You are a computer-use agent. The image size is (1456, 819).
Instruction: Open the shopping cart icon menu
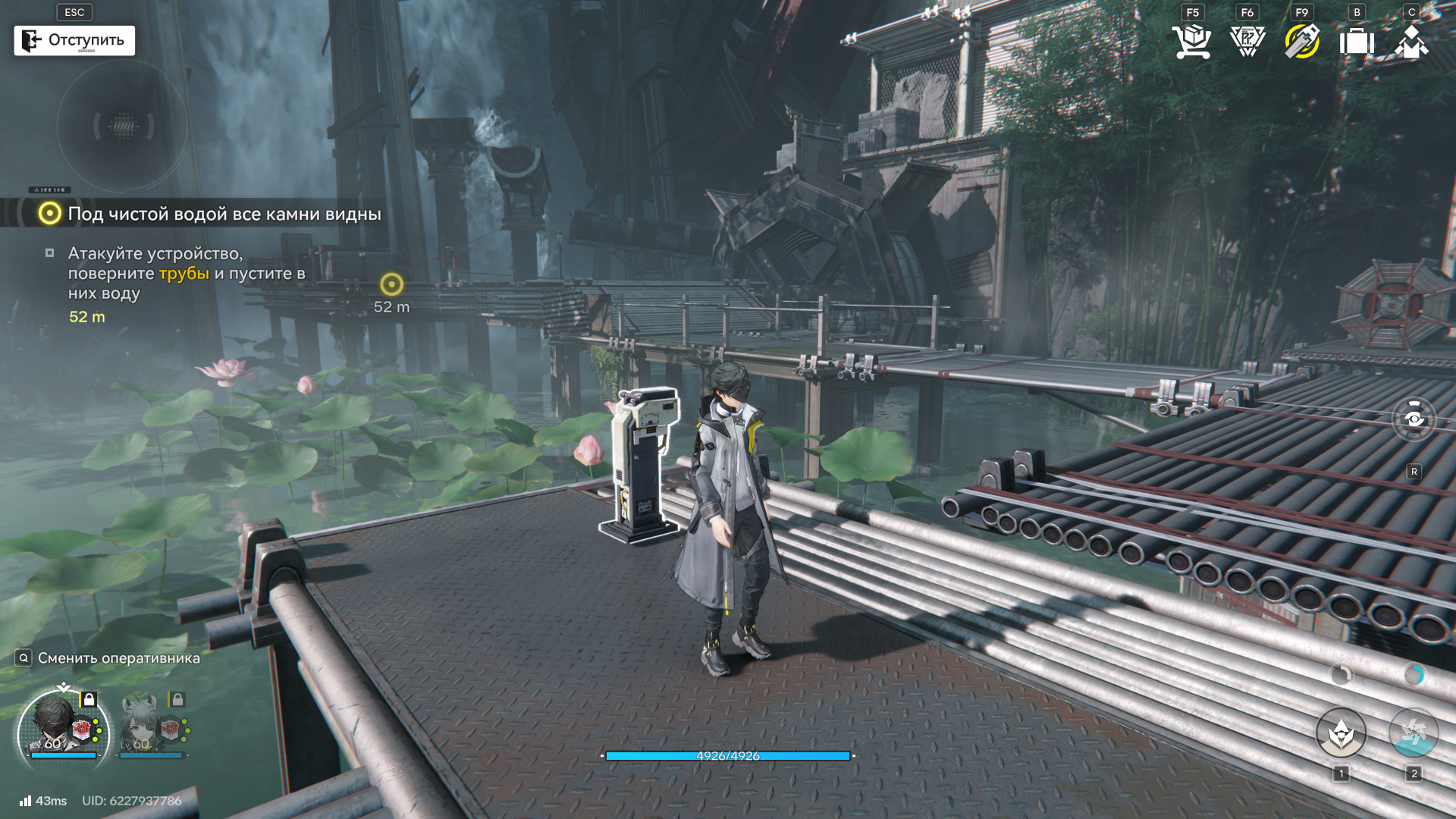coord(1191,41)
